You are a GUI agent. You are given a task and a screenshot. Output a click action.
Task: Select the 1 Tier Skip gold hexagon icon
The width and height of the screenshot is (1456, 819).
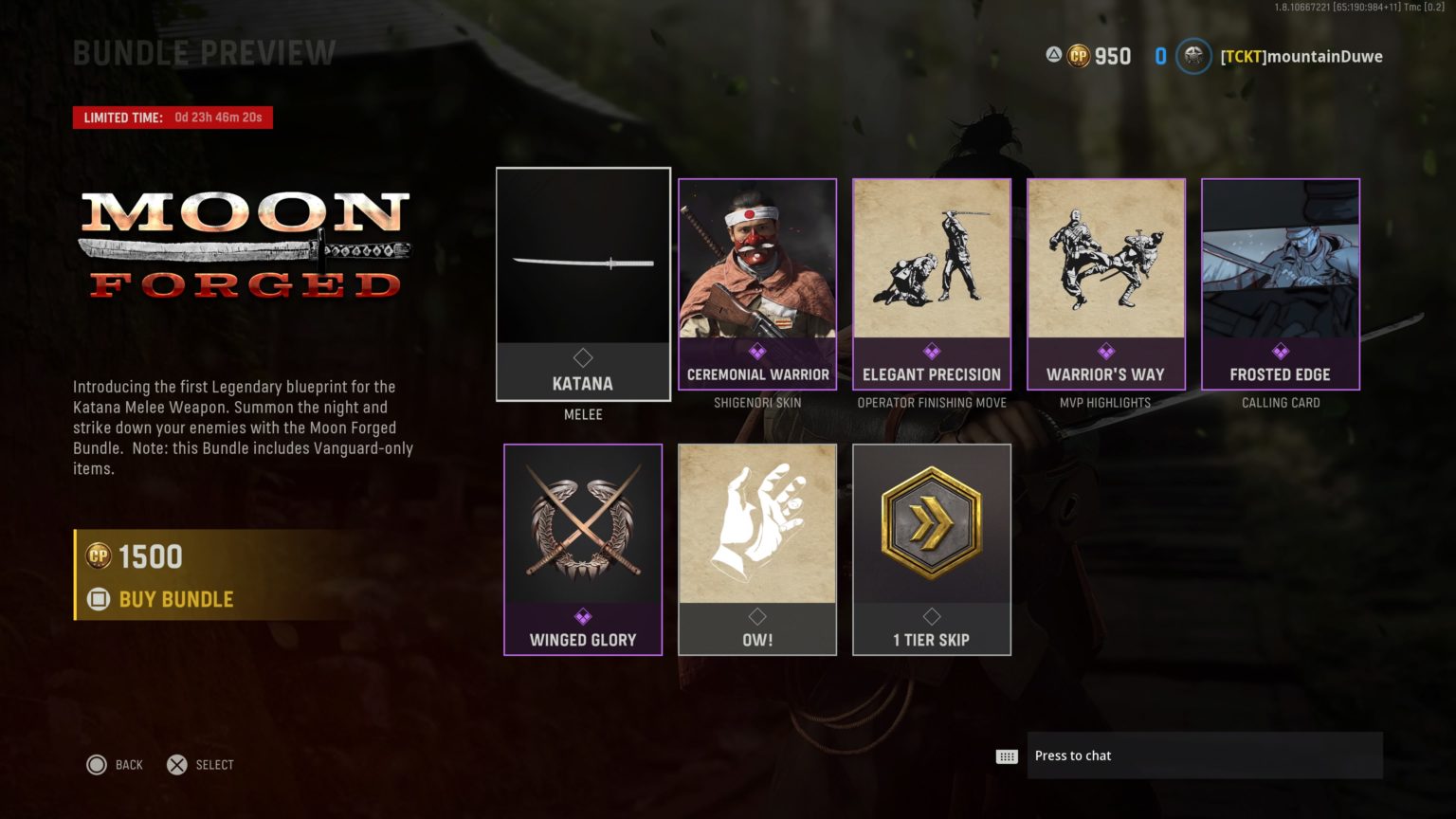[932, 520]
